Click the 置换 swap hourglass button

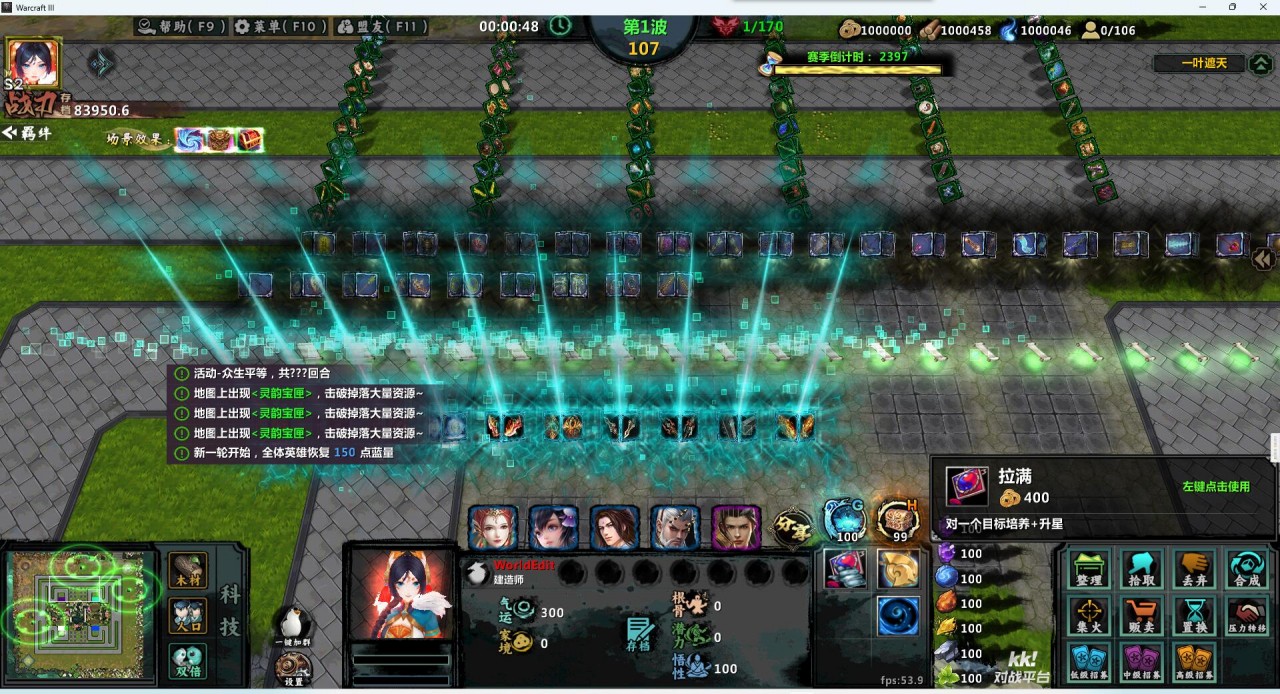click(1193, 616)
